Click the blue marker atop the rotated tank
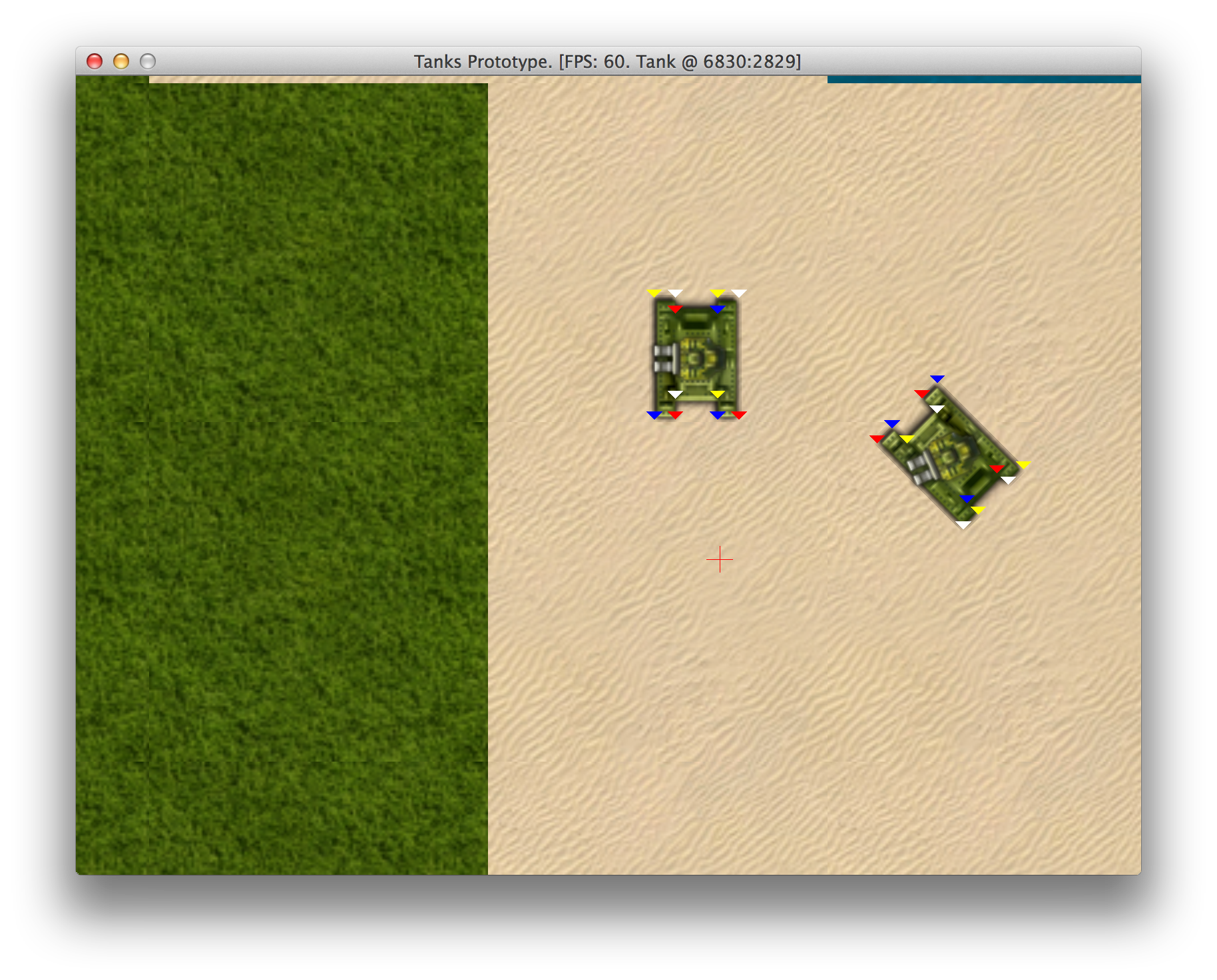 coord(937,378)
